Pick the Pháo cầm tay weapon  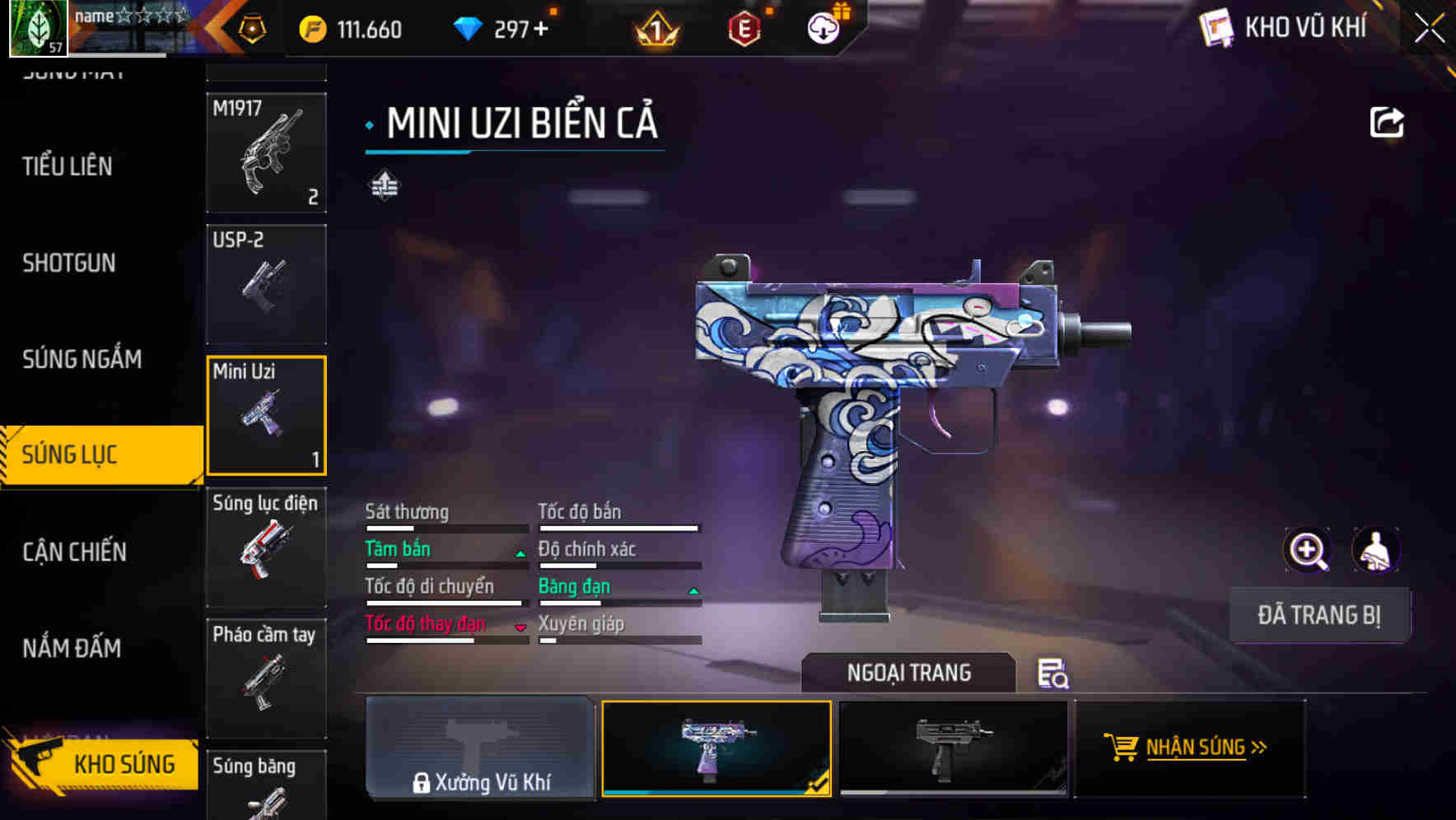pos(266,678)
